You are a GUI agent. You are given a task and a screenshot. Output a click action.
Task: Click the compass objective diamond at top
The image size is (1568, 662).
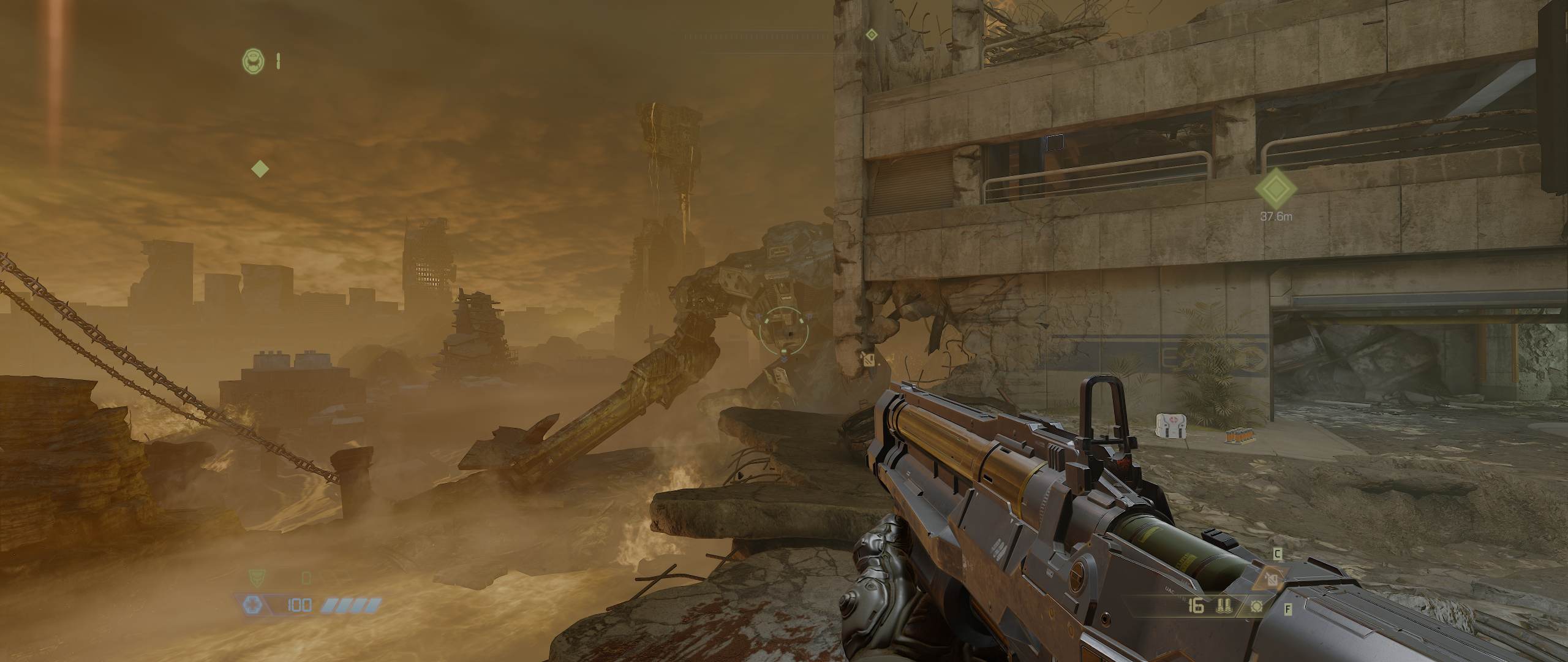pos(871,35)
